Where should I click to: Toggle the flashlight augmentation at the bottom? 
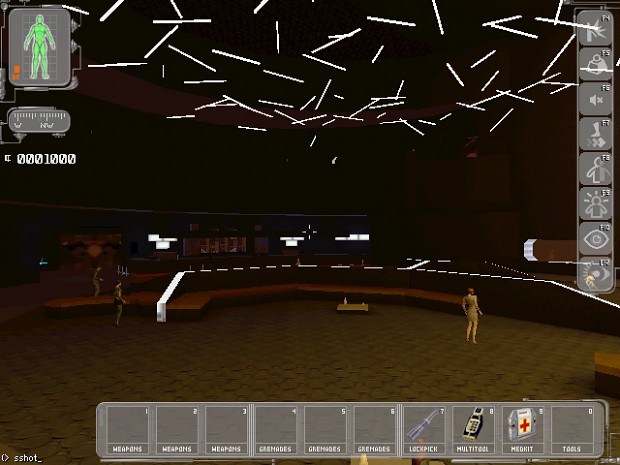(x=595, y=275)
